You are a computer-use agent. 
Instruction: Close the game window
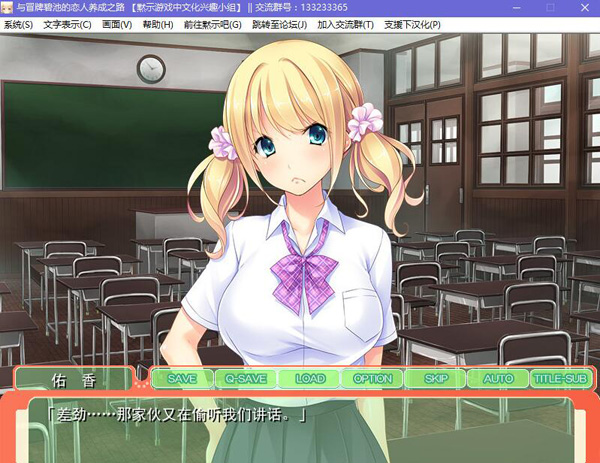(x=583, y=7)
